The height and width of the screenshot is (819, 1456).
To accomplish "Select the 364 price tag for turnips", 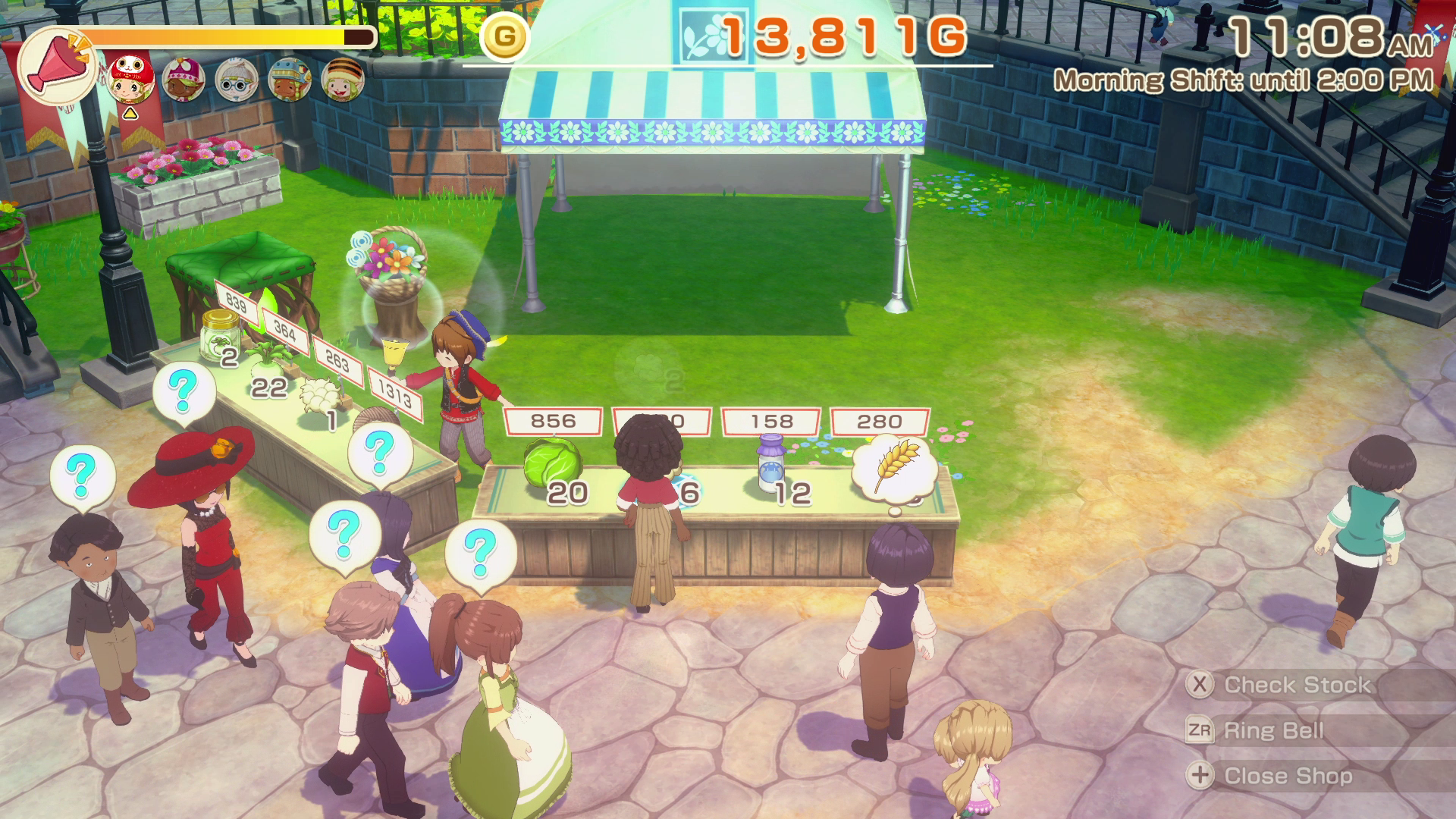I will [x=285, y=331].
